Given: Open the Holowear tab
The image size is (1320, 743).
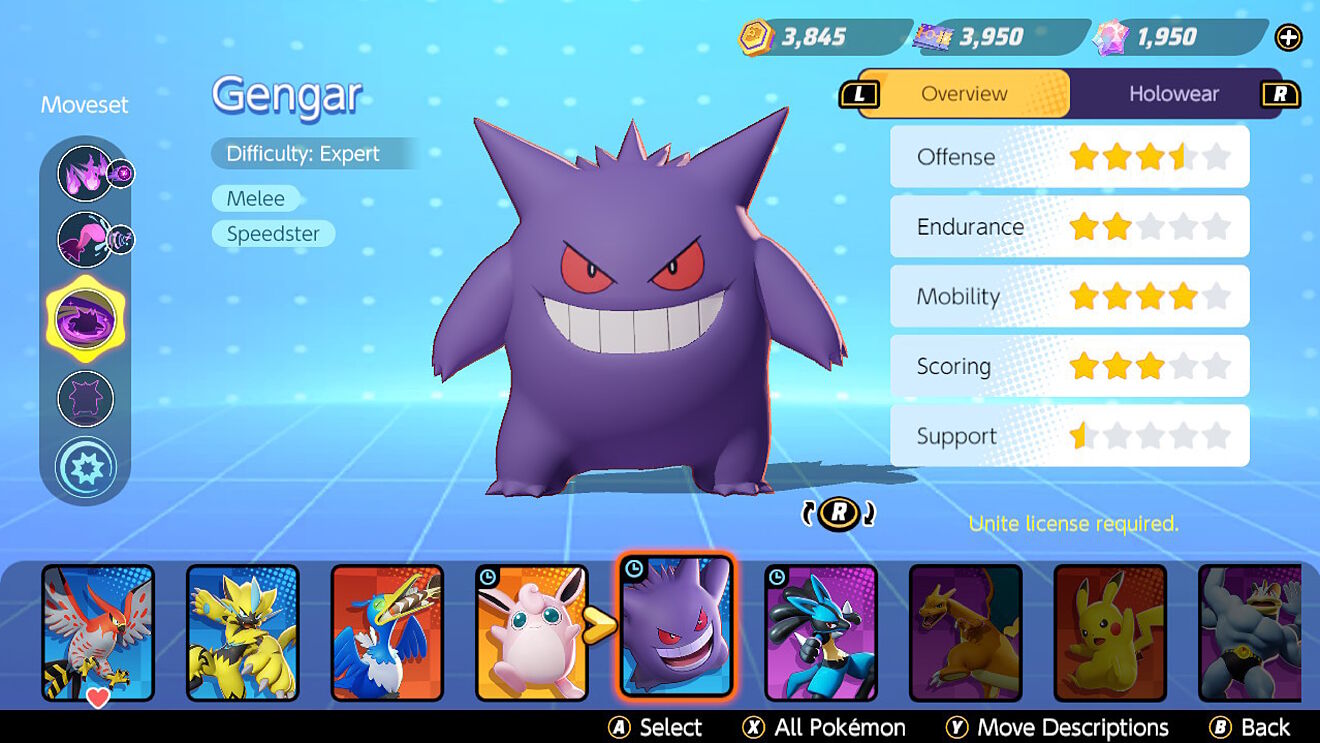Looking at the screenshot, I should [1173, 94].
